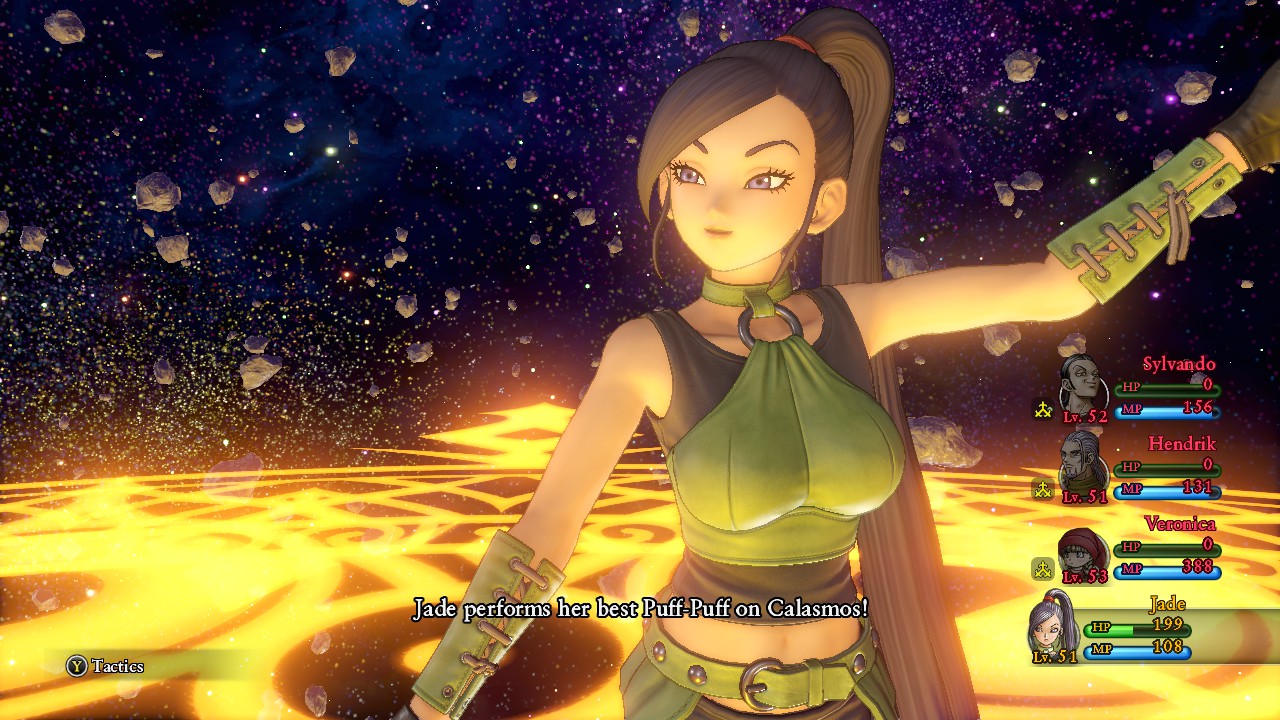The image size is (1280, 720).
Task: Select Sylvando's portrait in the party list
Action: pyautogui.click(x=1081, y=384)
